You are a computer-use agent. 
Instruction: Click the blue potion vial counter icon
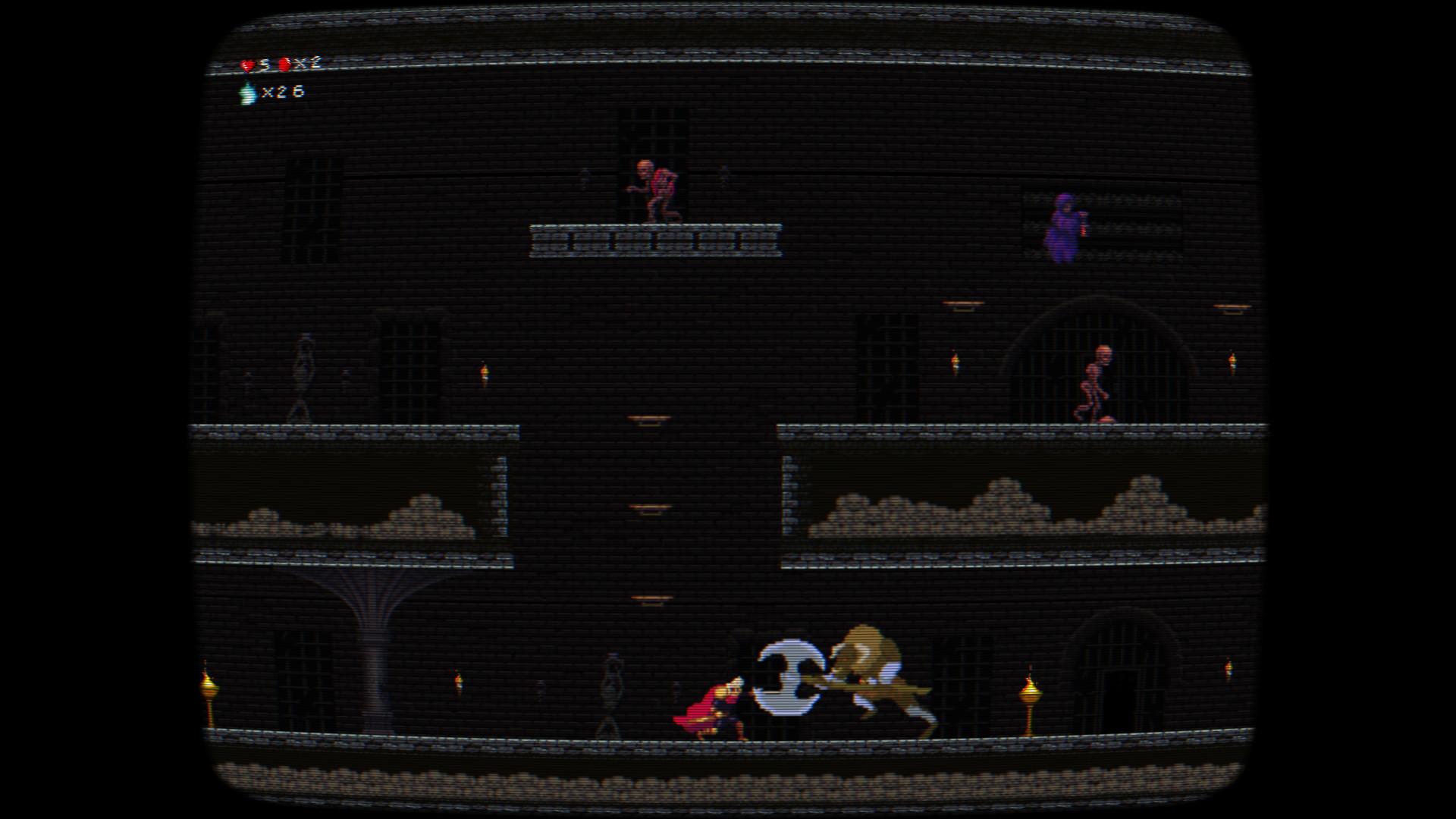[x=246, y=94]
